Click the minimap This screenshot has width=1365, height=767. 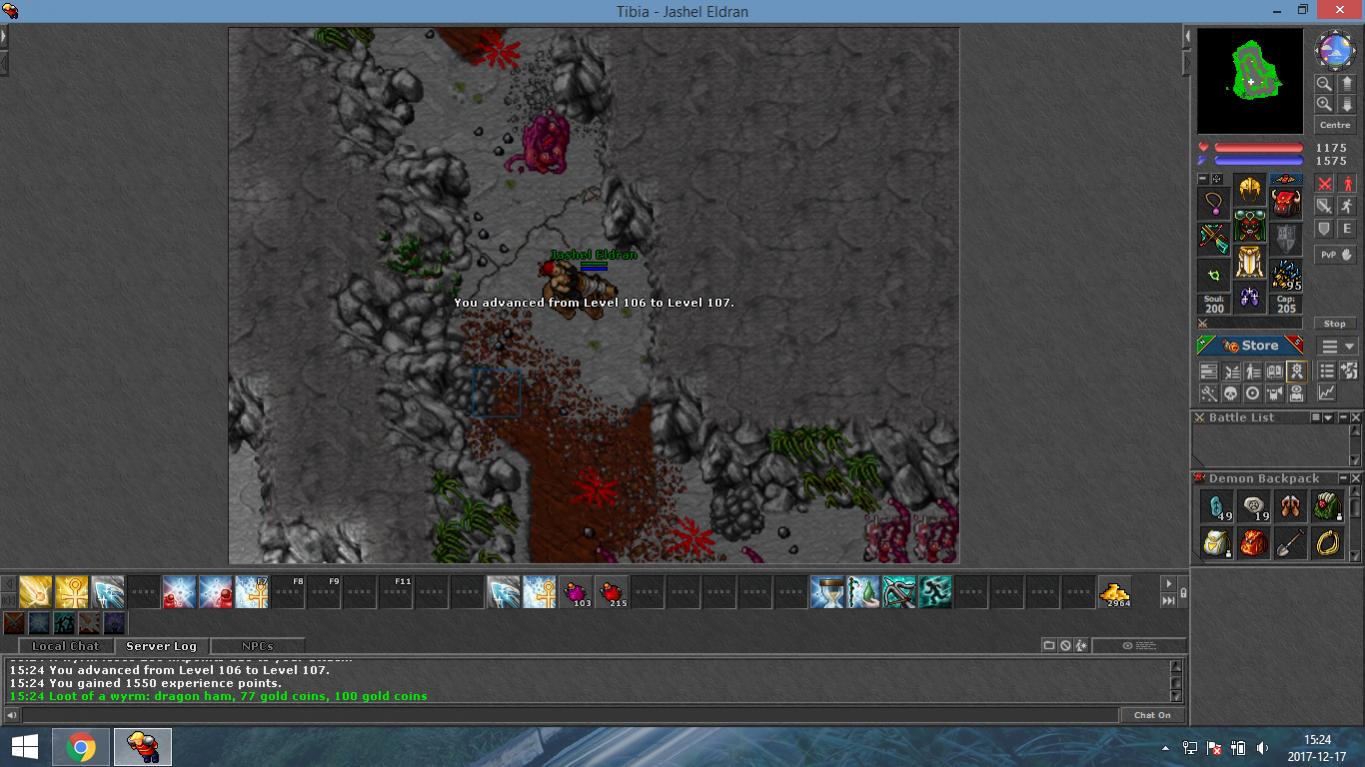click(x=1250, y=80)
